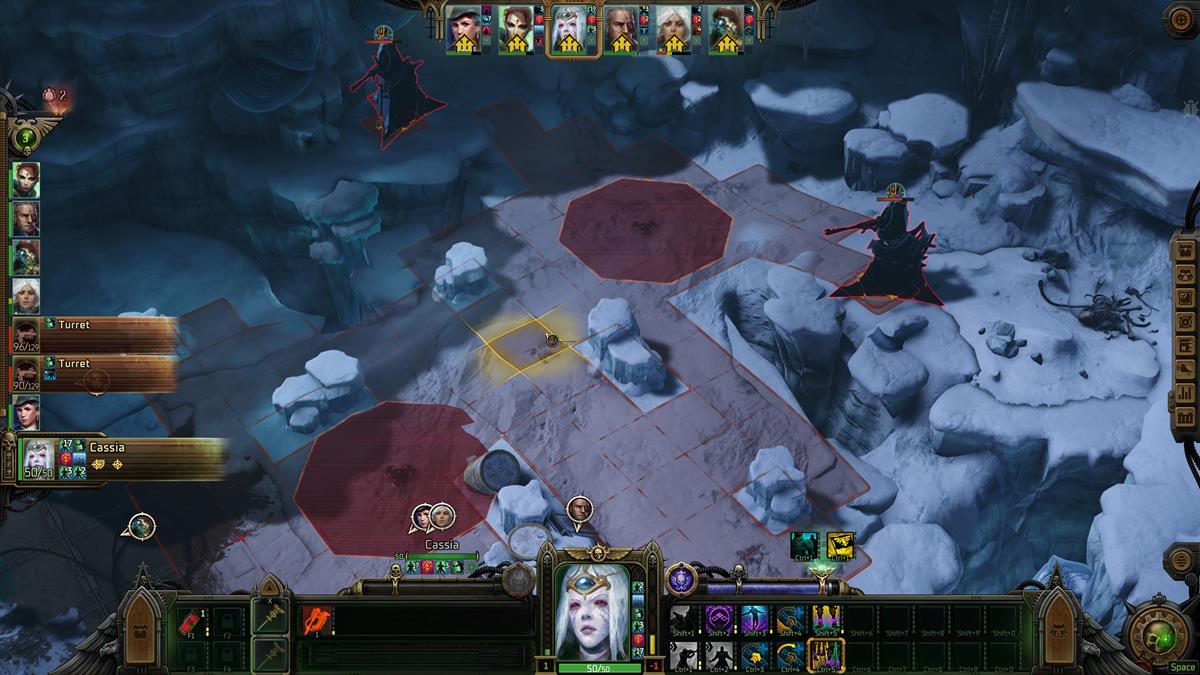Click Cassia's large center portrait
1200x675 pixels.
coord(597,610)
